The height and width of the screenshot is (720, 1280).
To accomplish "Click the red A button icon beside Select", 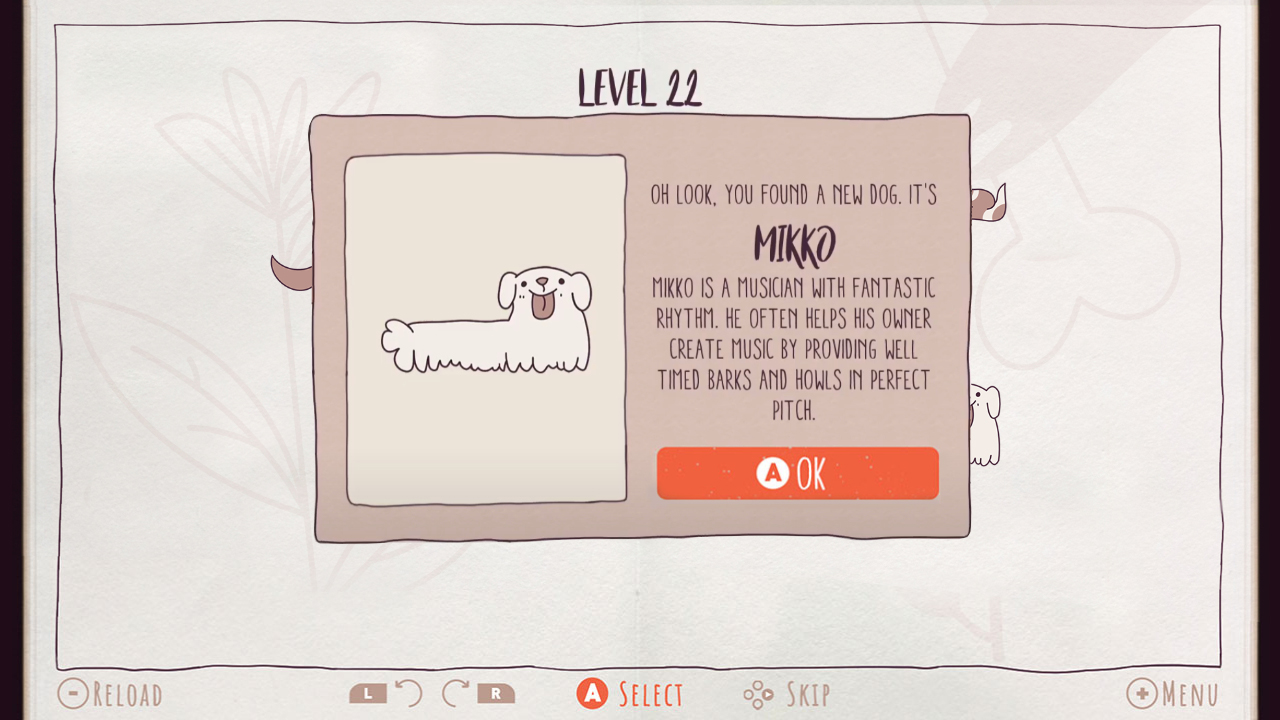I will pos(592,691).
